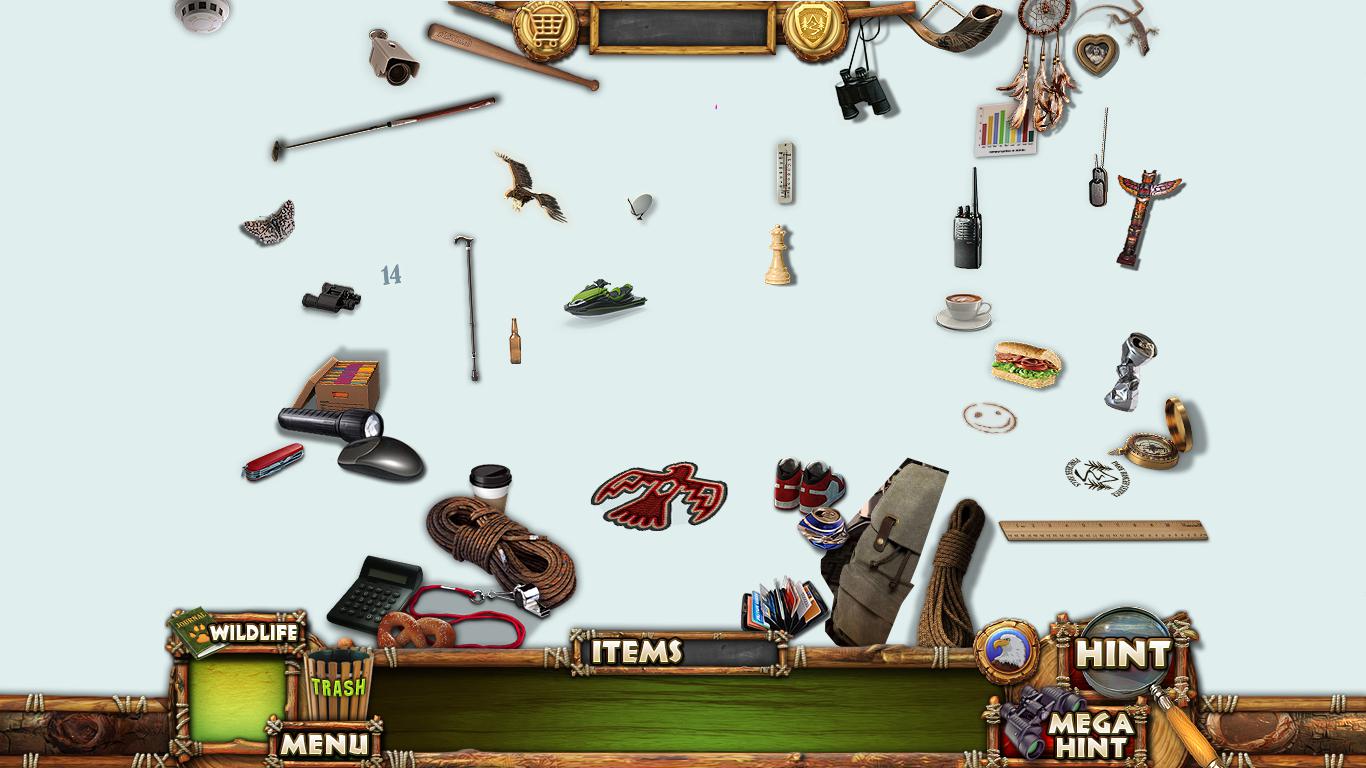Screen dimensions: 1366x768
Task: Click the gold badge medallion
Action: (815, 27)
